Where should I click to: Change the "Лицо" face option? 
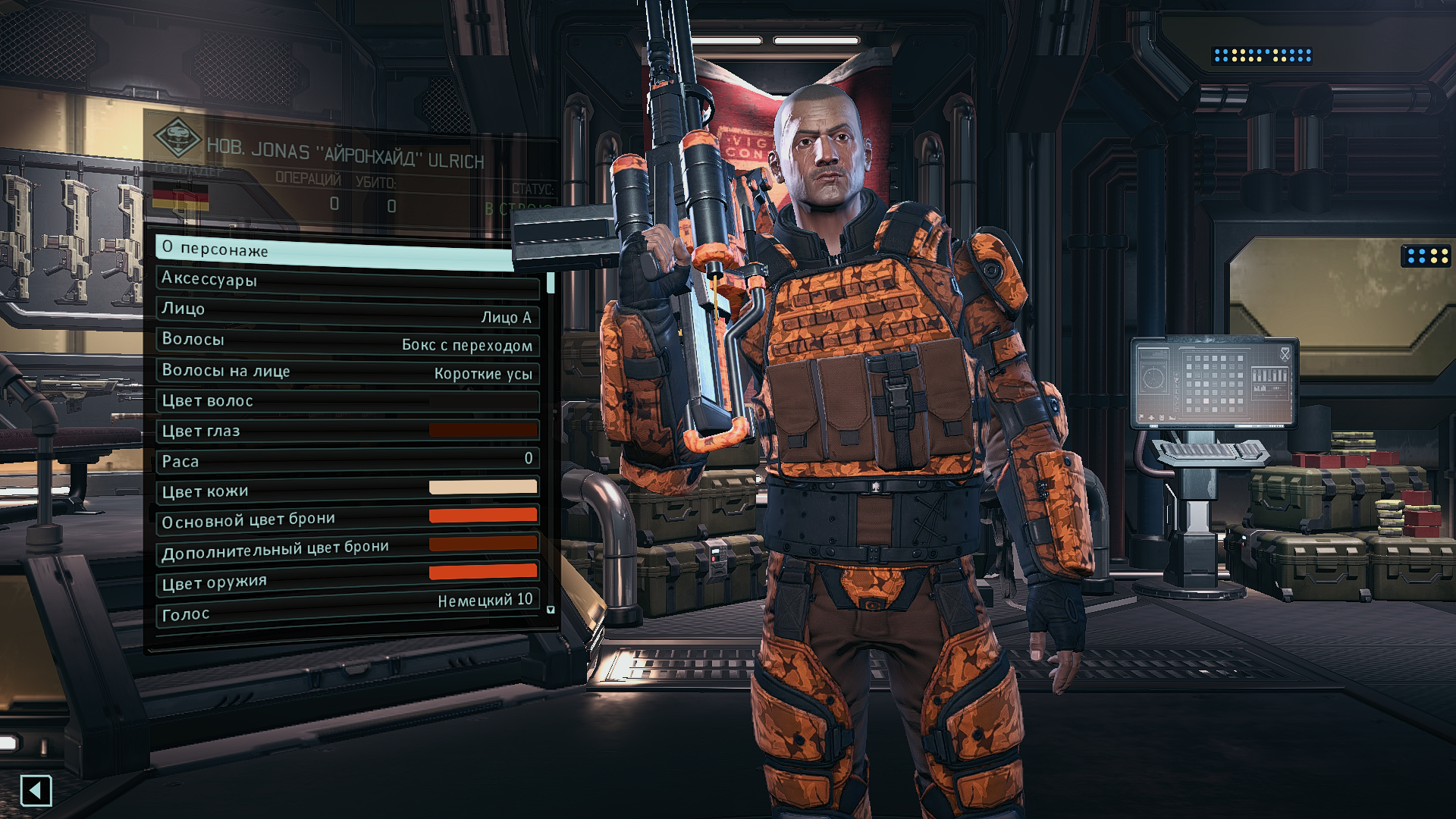[x=347, y=312]
